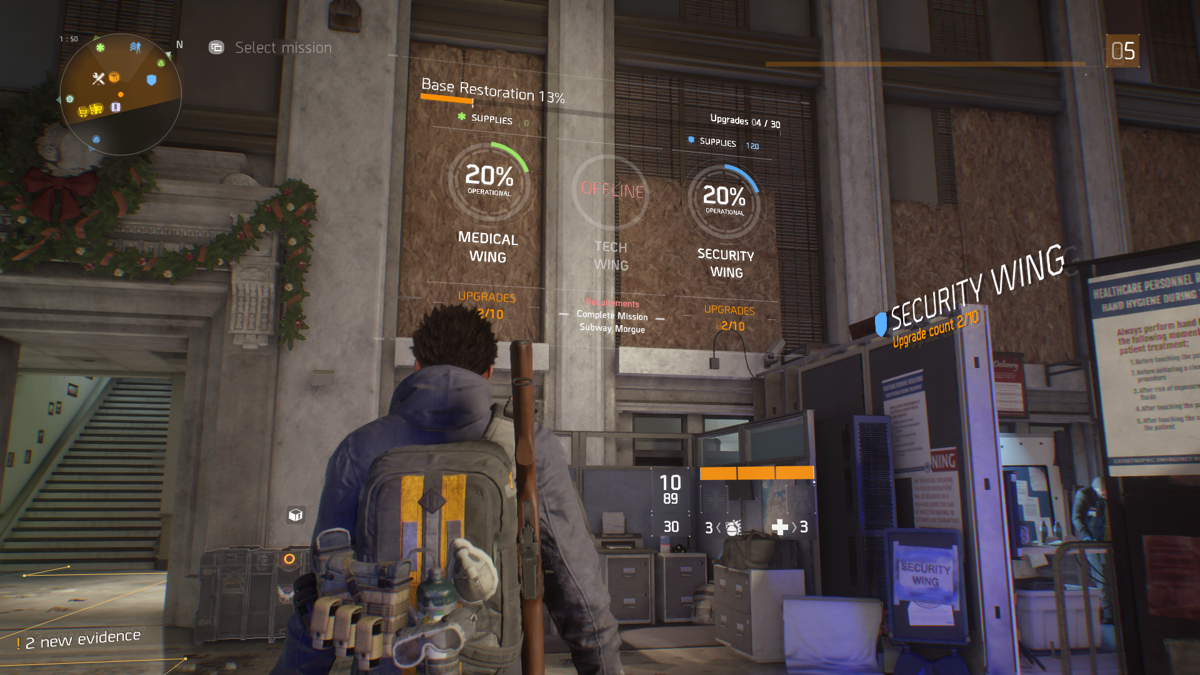This screenshot has width=1200, height=675.
Task: Select the Security Wing operational gauge
Action: pos(723,198)
